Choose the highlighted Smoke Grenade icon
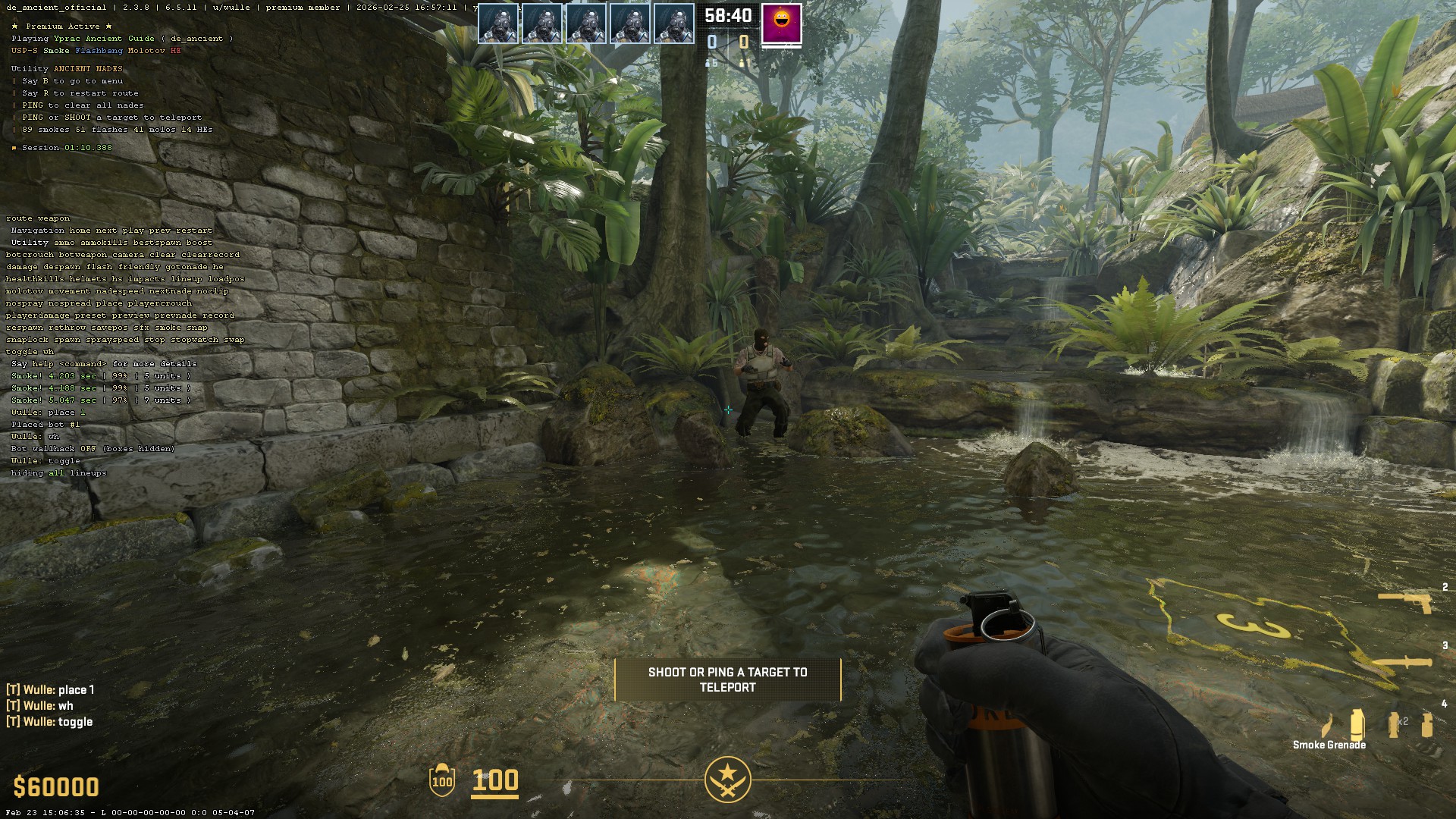1456x819 pixels. pyautogui.click(x=1357, y=723)
